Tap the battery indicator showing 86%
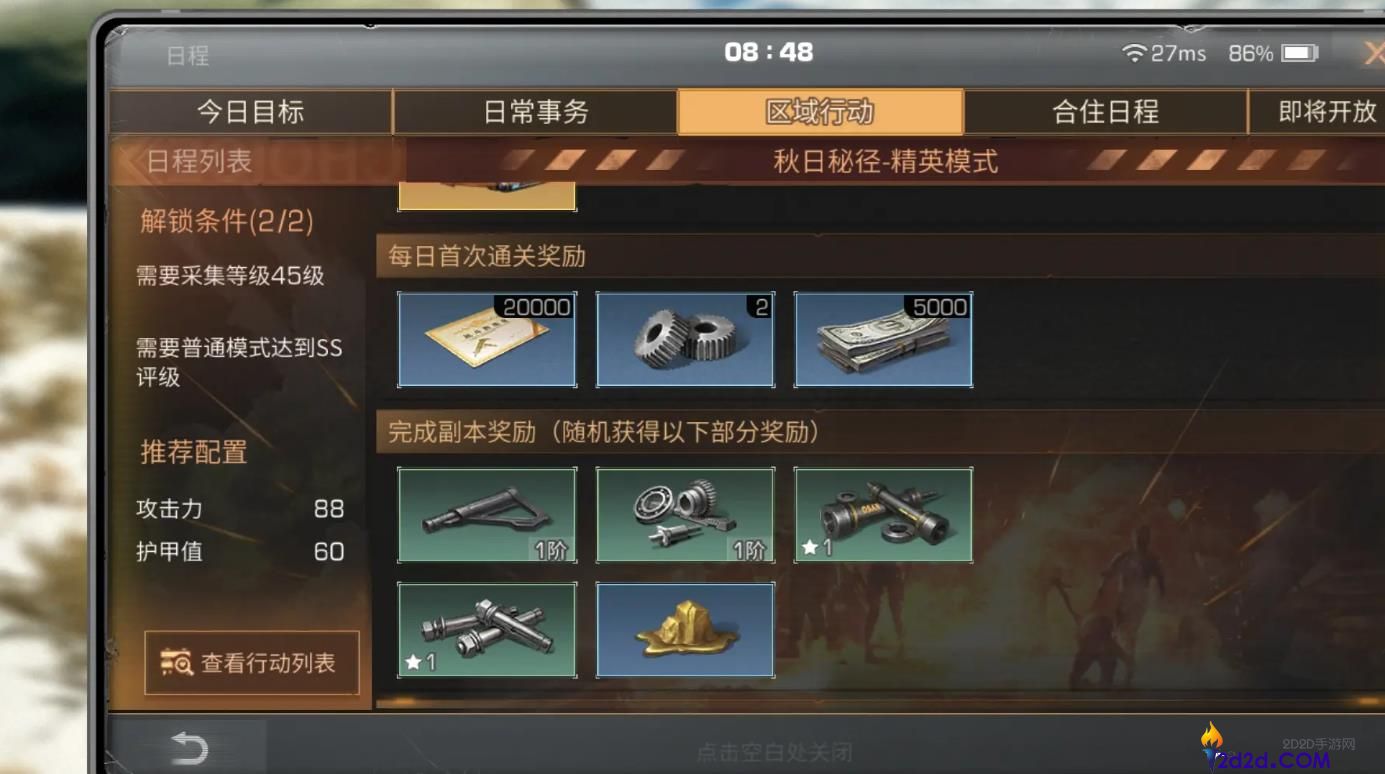This screenshot has width=1385, height=774. pyautogui.click(x=1282, y=54)
